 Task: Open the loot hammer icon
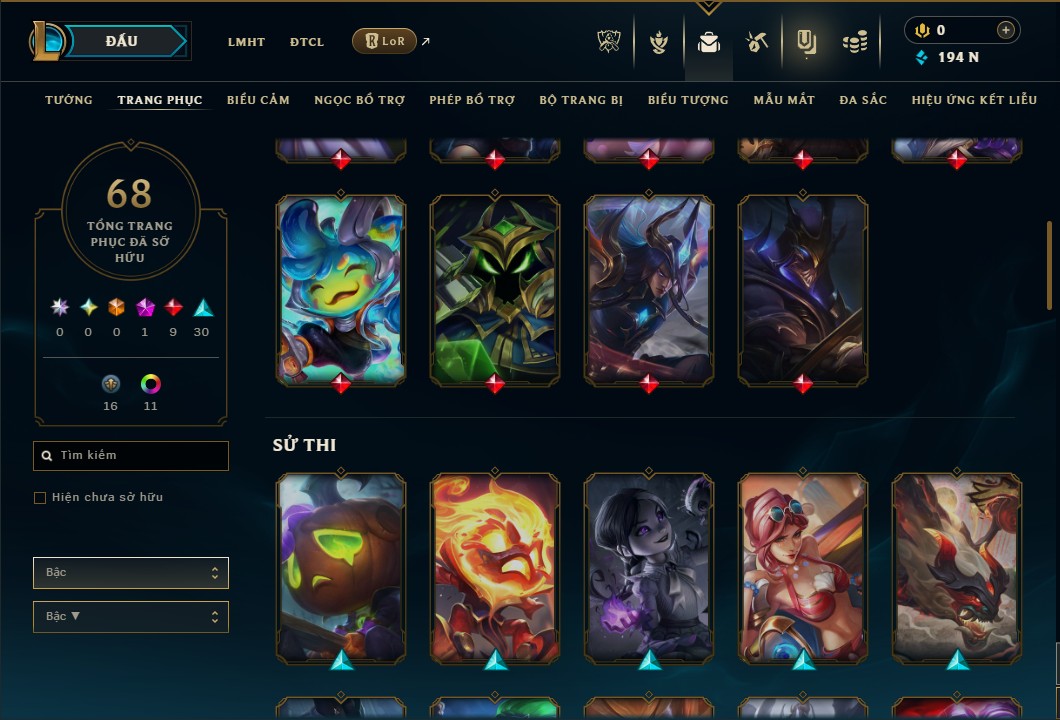(756, 42)
